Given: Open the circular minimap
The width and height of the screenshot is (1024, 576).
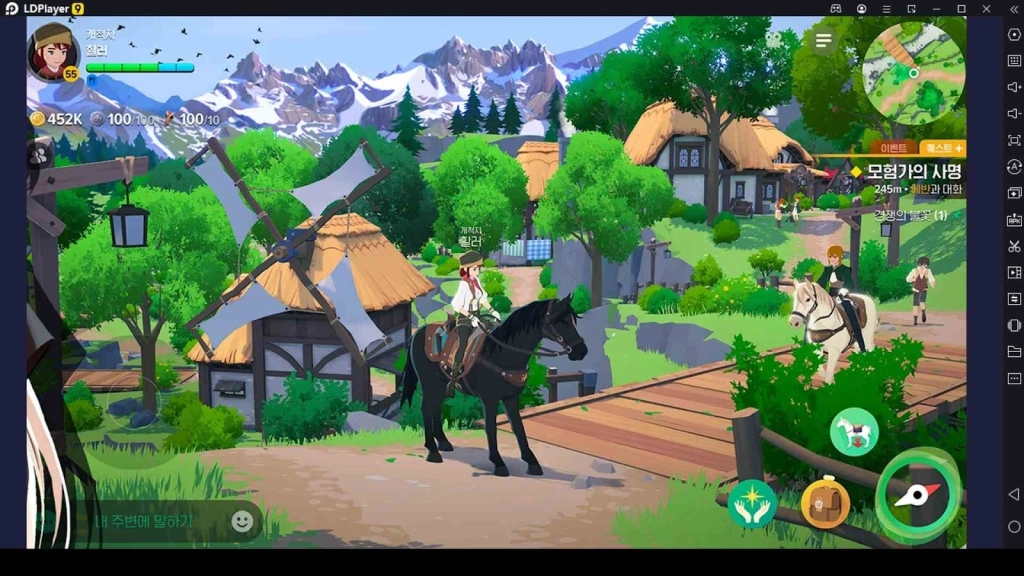Looking at the screenshot, I should coord(913,73).
